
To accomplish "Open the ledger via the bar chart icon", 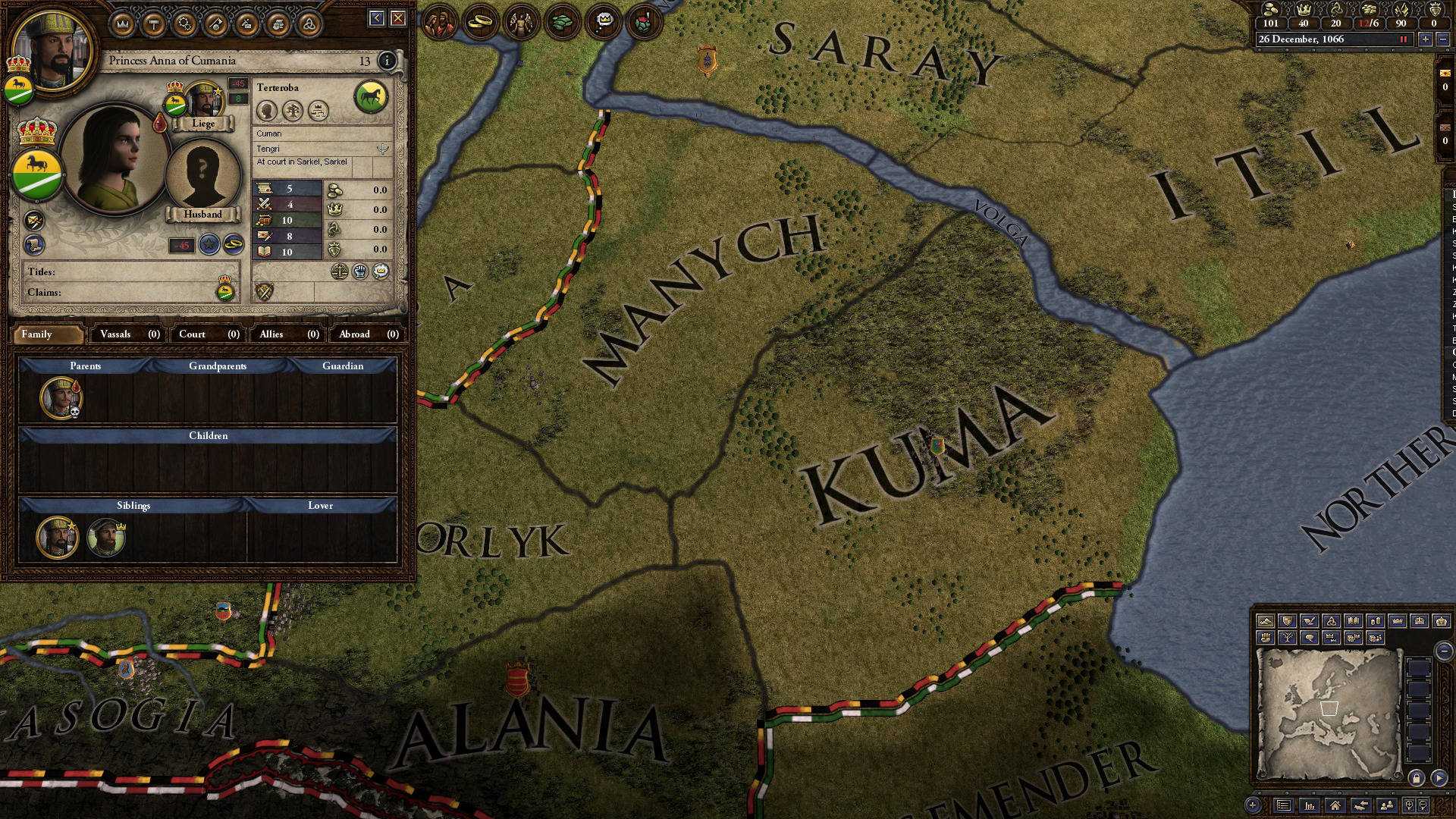I will click(1310, 806).
